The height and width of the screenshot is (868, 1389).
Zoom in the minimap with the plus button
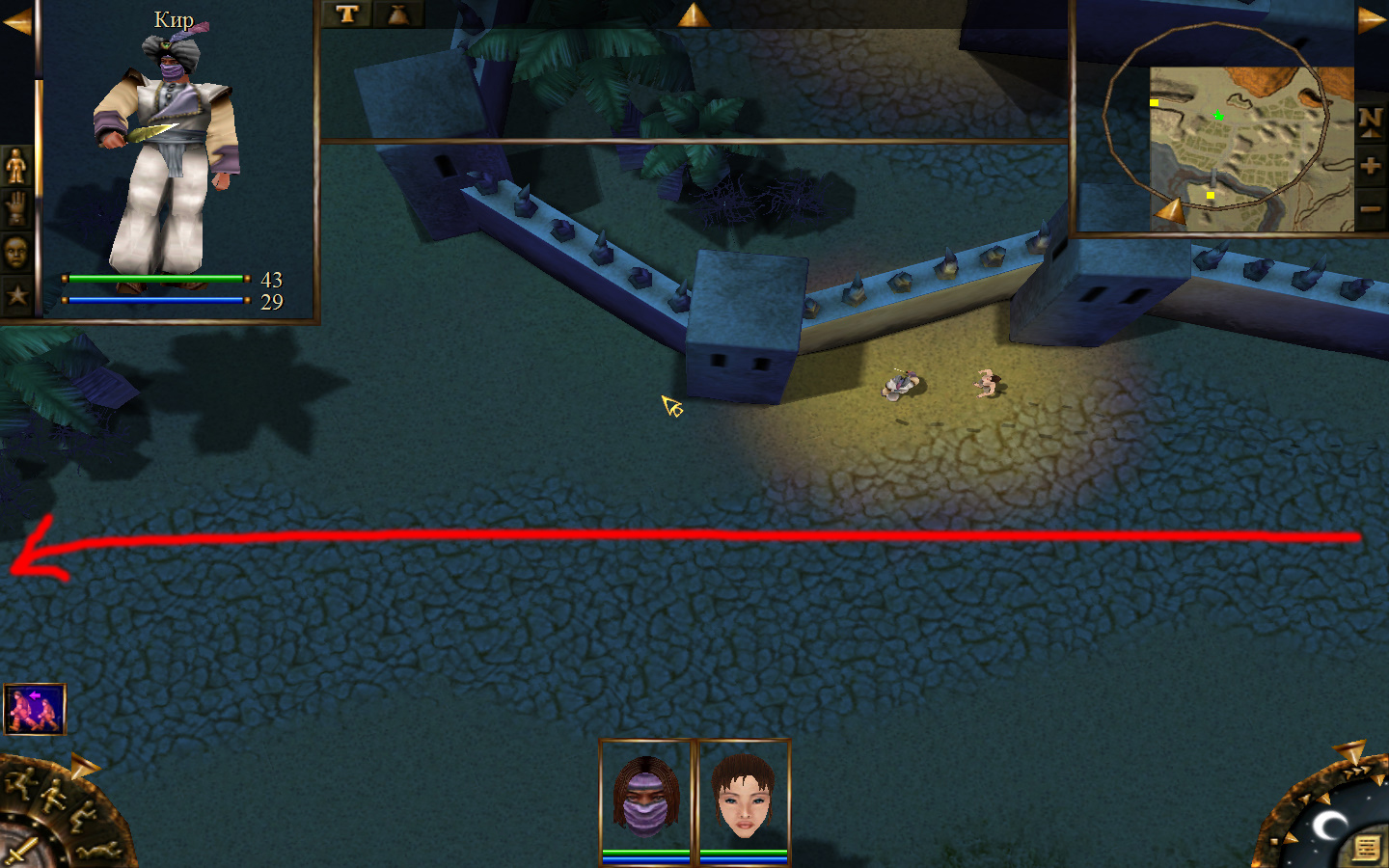coord(1371,166)
